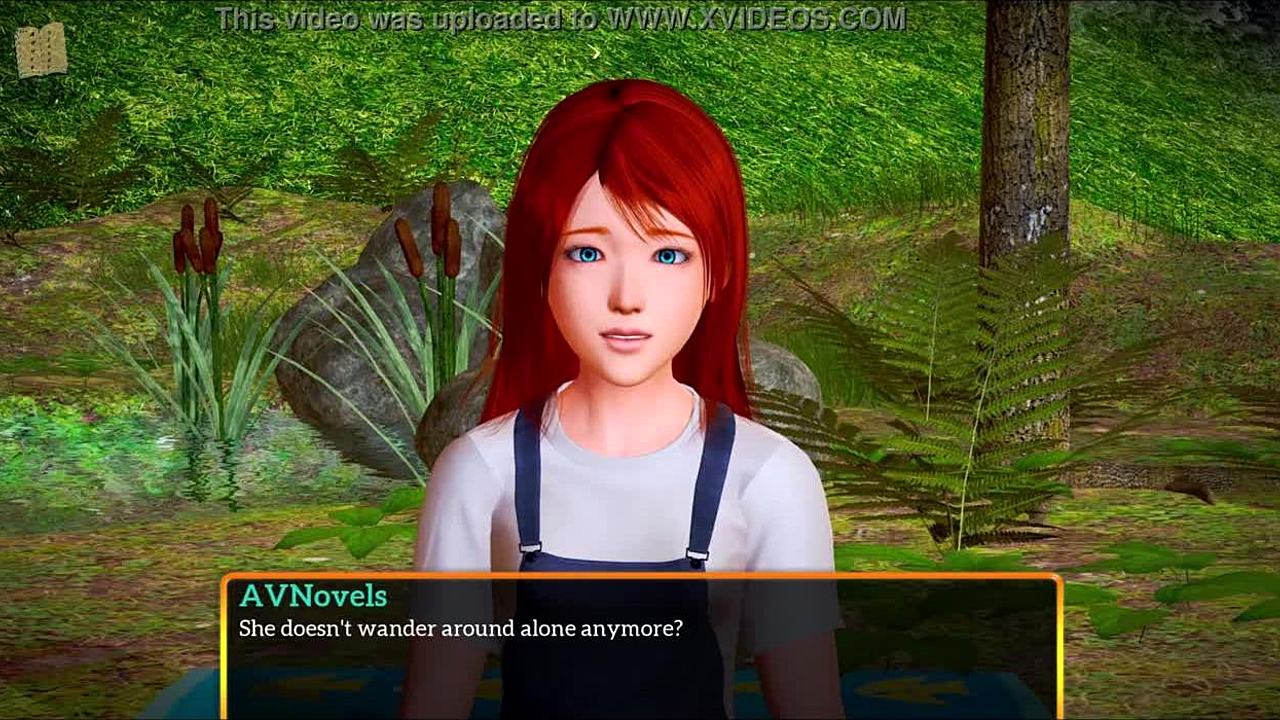The image size is (1280, 720).
Task: Open the journal book icon
Action: (x=41, y=51)
